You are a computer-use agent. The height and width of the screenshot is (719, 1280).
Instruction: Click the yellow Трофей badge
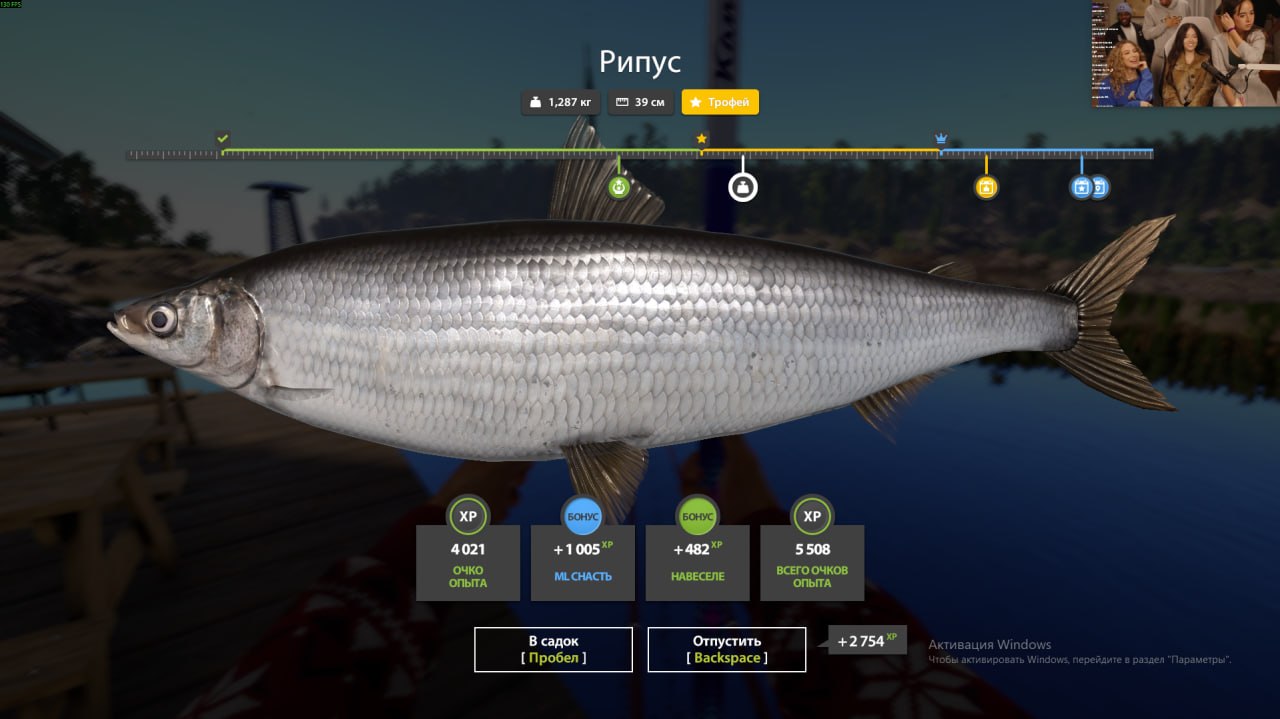point(720,102)
